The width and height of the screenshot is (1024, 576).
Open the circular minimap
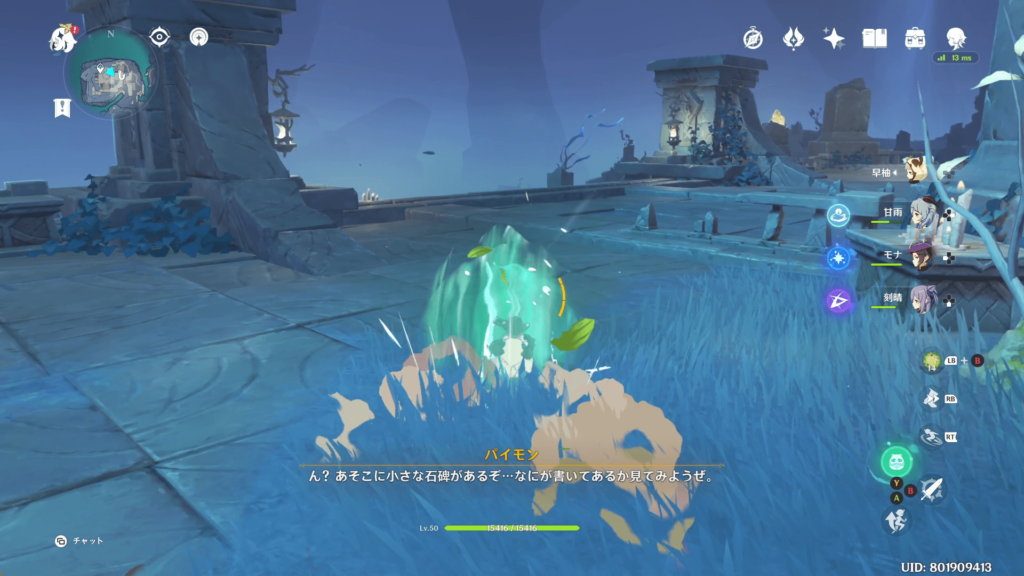point(109,74)
